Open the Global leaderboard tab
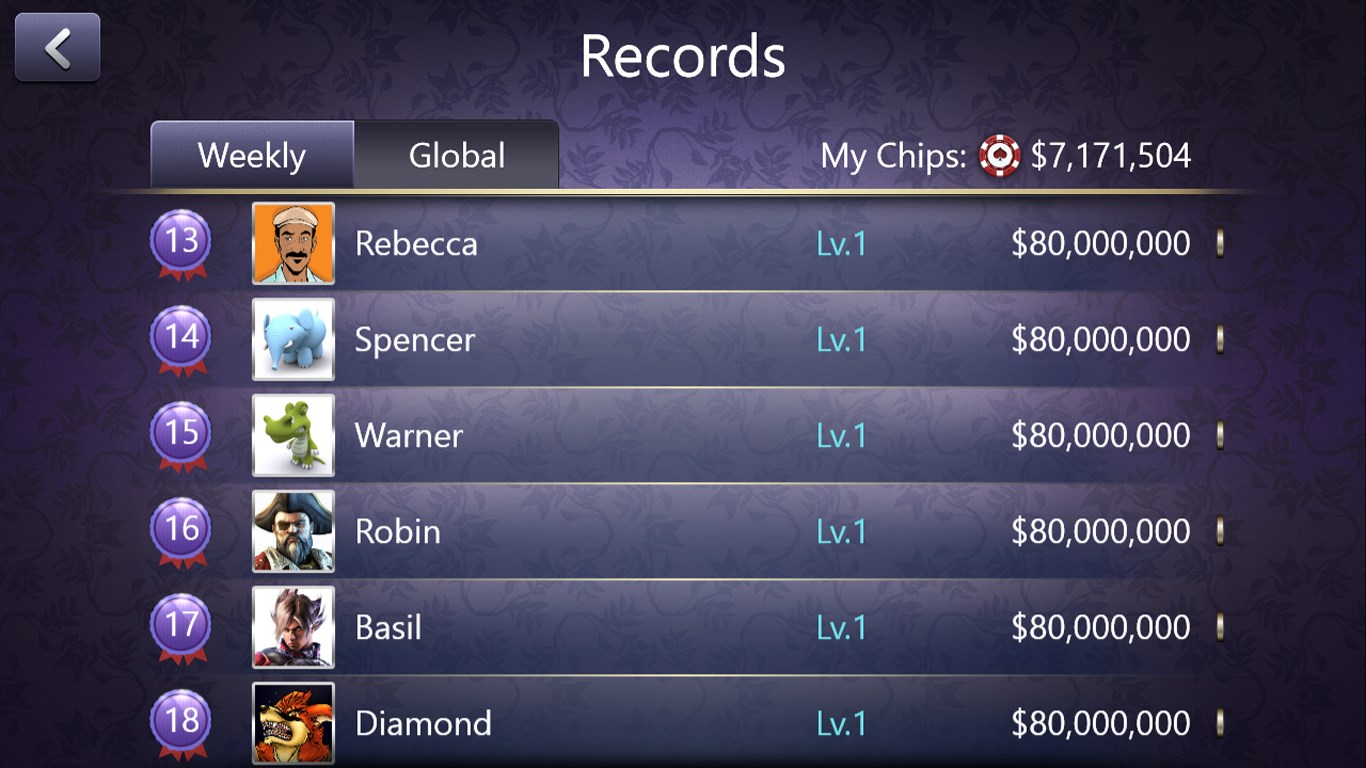 pyautogui.click(x=456, y=155)
